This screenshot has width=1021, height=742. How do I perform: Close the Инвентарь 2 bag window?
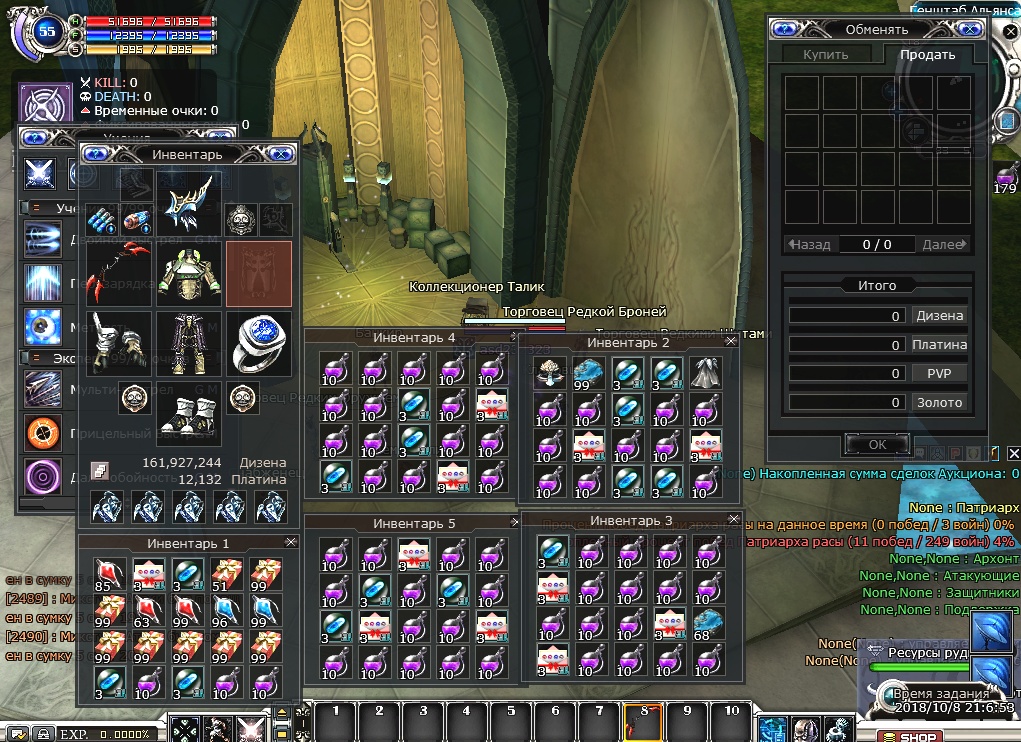pyautogui.click(x=730, y=342)
